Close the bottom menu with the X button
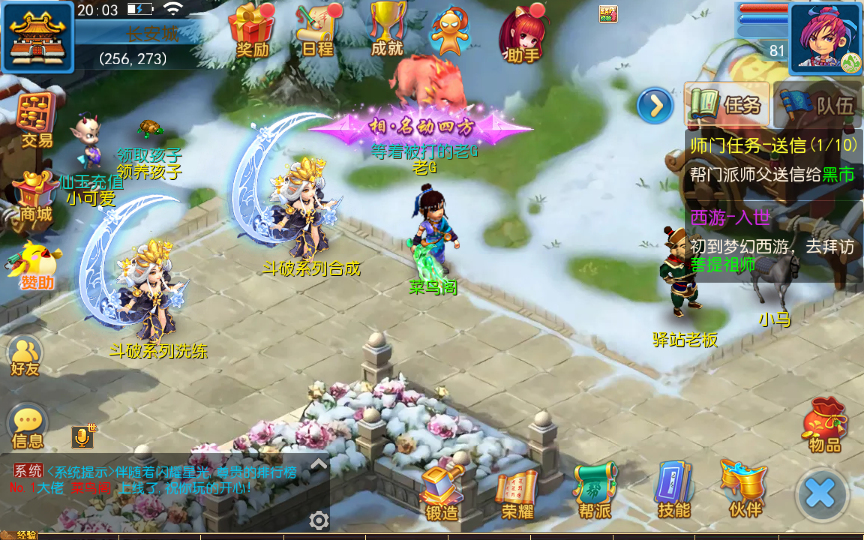Image resolution: width=864 pixels, height=540 pixels. click(820, 492)
